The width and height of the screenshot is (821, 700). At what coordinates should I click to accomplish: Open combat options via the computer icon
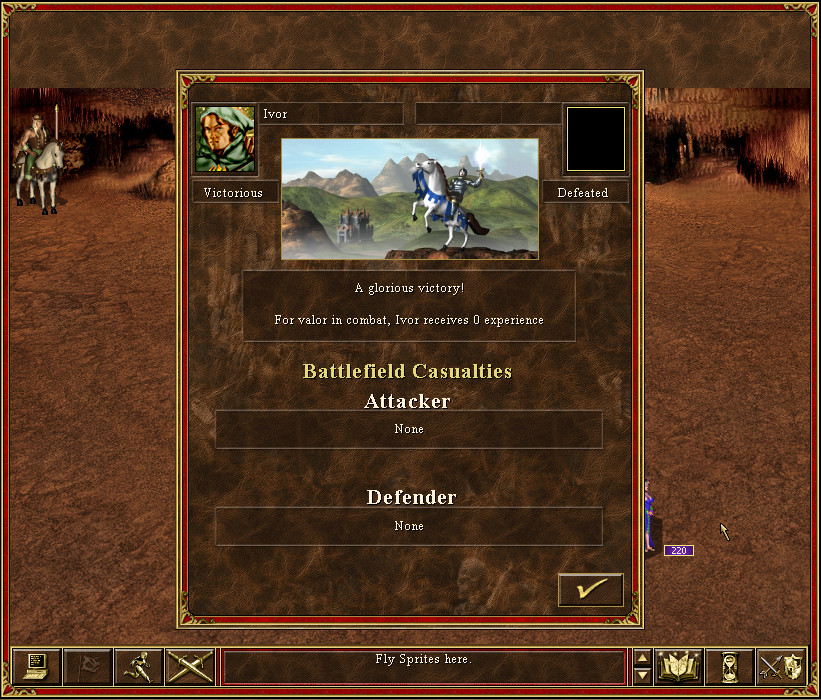click(x=36, y=666)
